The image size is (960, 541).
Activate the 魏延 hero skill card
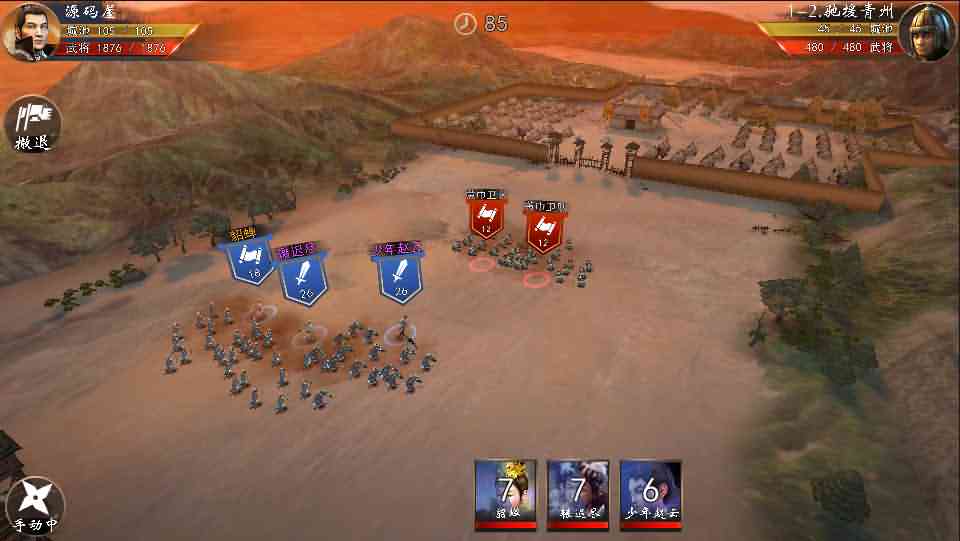pyautogui.click(x=578, y=494)
